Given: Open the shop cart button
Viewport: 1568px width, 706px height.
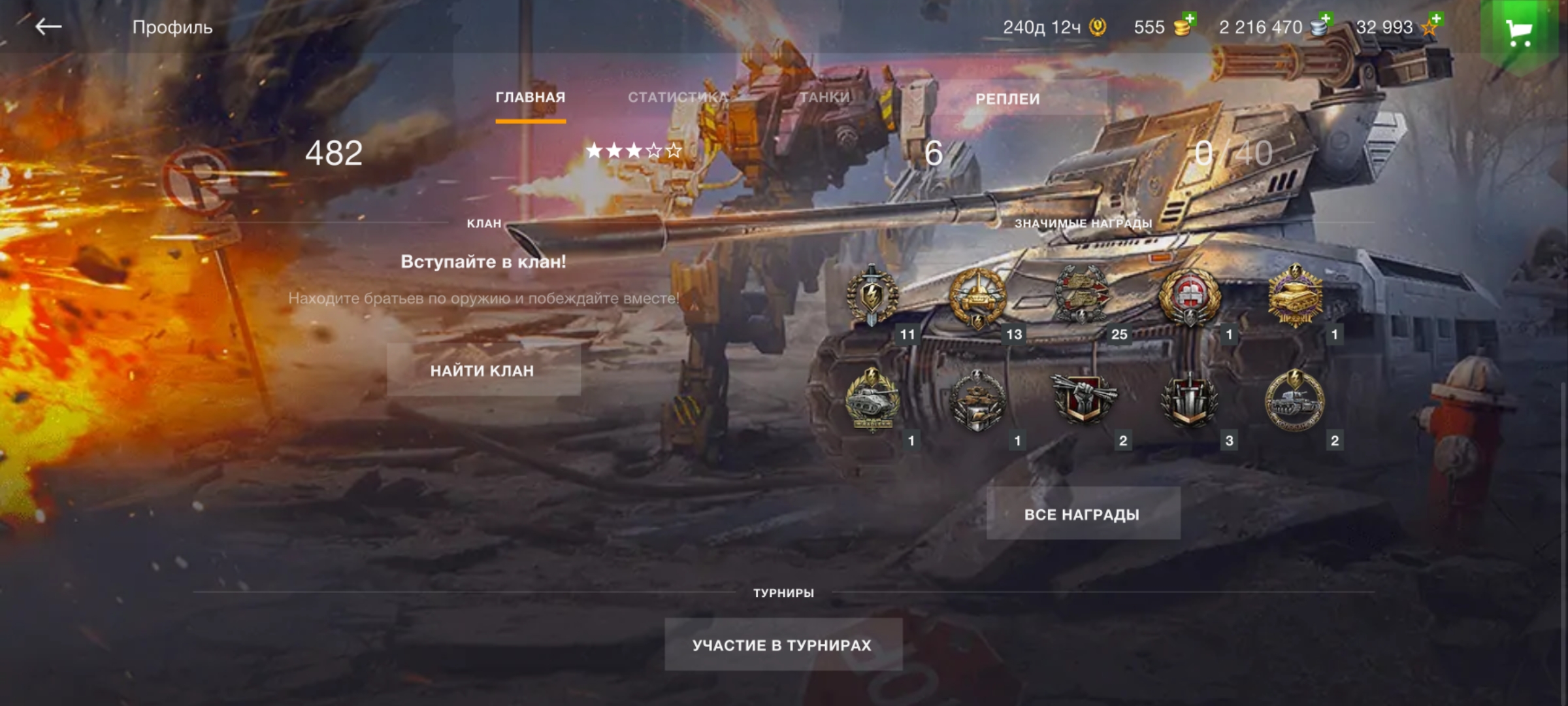Looking at the screenshot, I should pyautogui.click(x=1518, y=31).
